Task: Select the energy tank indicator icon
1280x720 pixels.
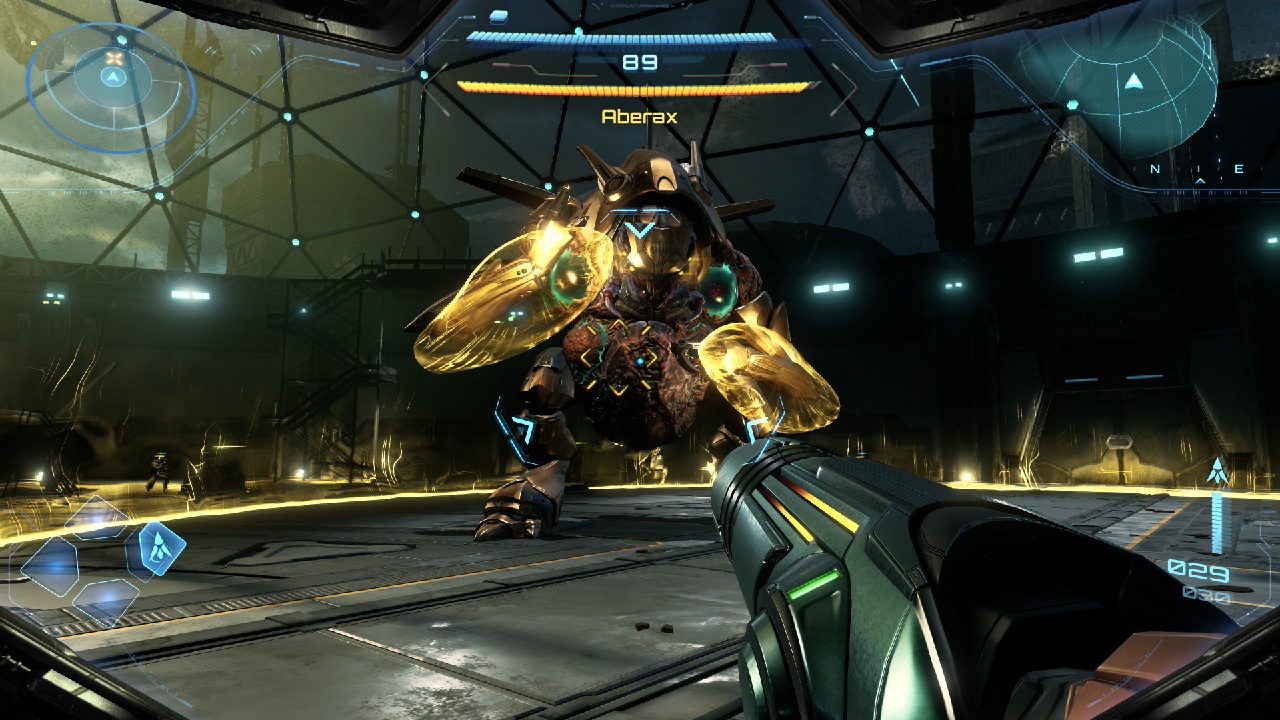Action: (498, 17)
